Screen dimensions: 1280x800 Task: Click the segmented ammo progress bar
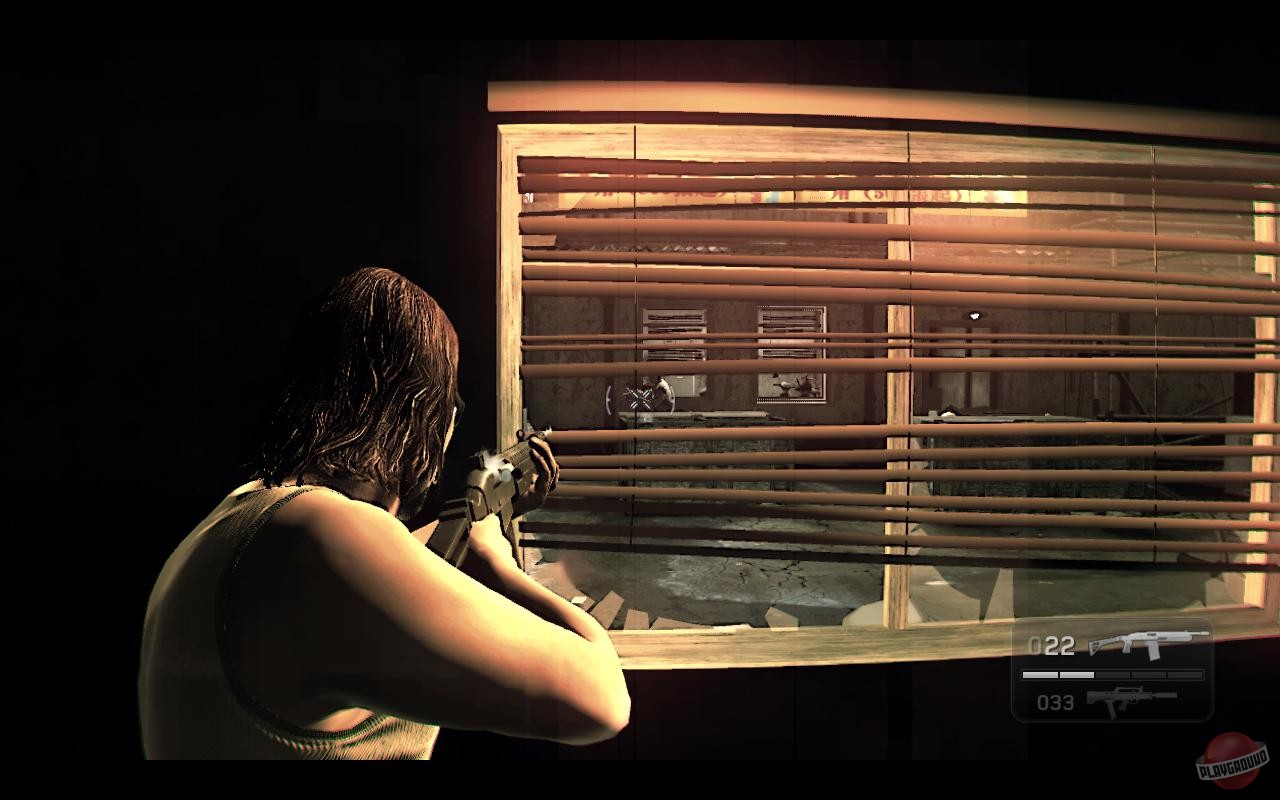click(x=1110, y=673)
